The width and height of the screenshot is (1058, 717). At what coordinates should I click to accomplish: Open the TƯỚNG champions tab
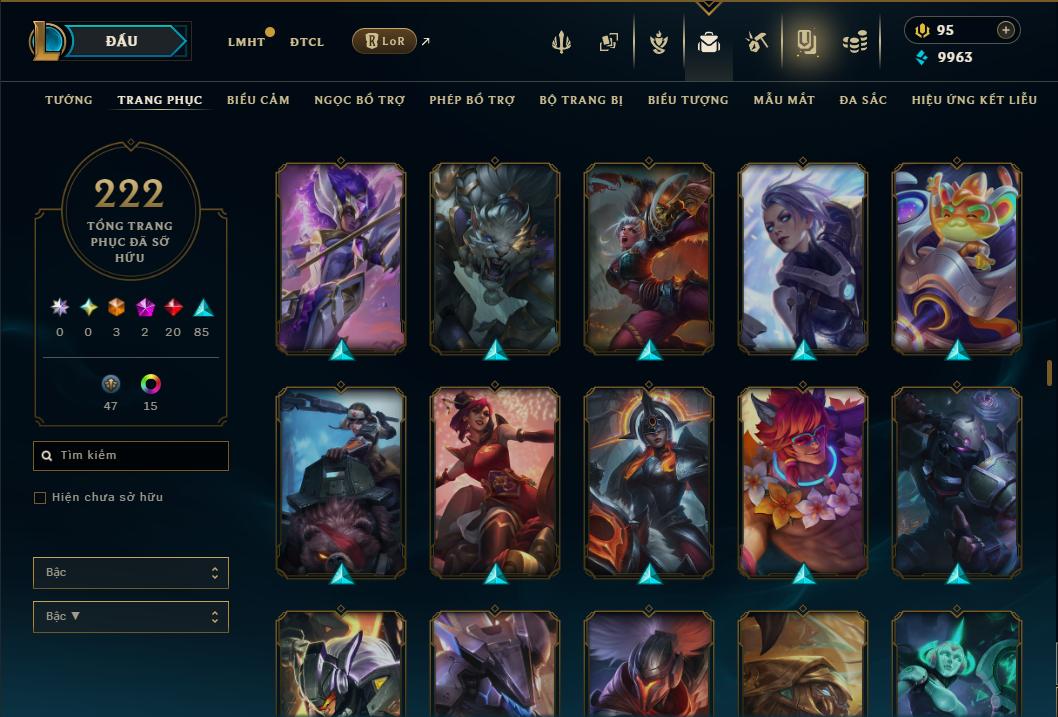click(x=69, y=100)
